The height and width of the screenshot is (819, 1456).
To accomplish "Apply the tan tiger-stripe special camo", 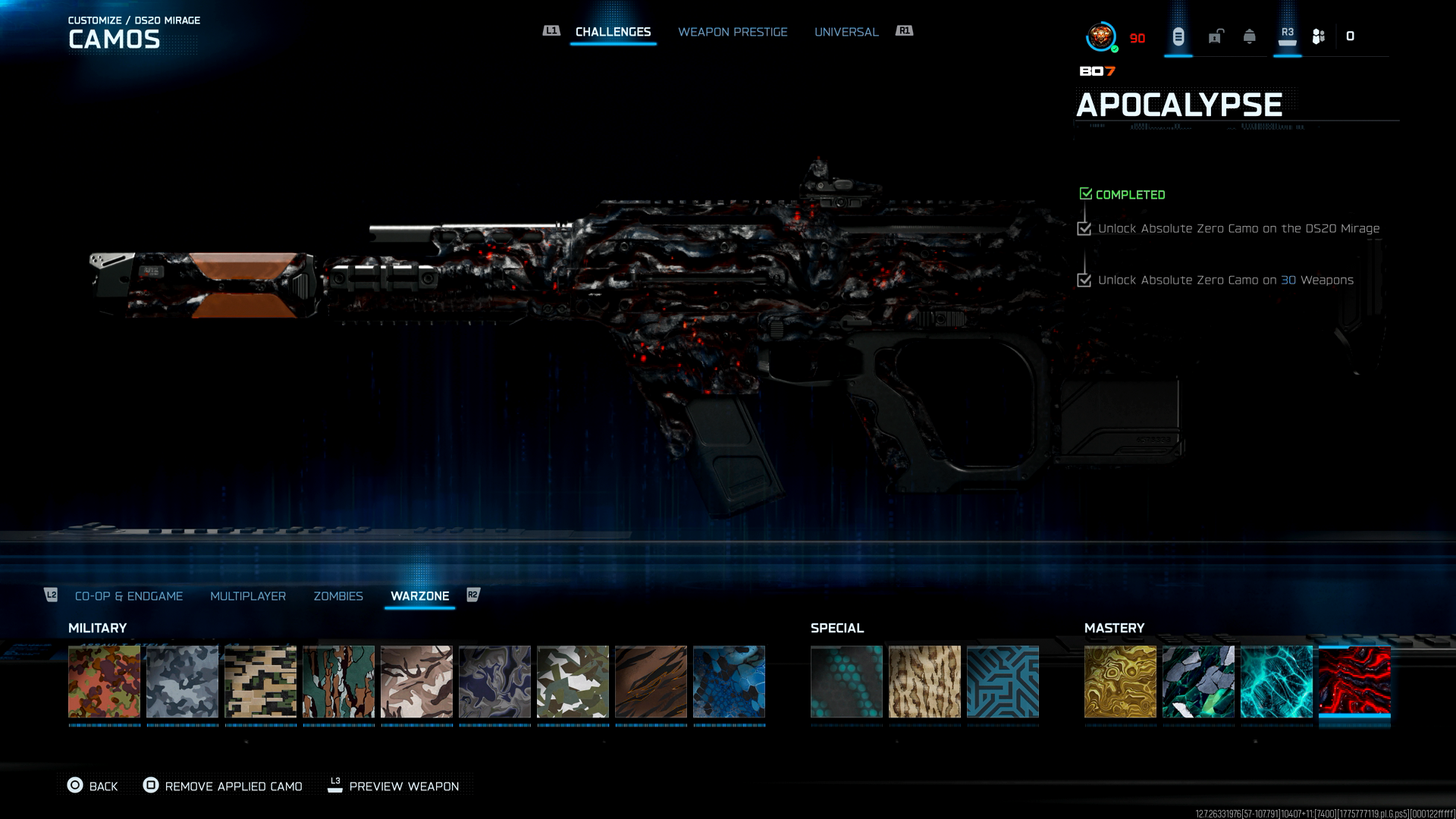I will (924, 681).
